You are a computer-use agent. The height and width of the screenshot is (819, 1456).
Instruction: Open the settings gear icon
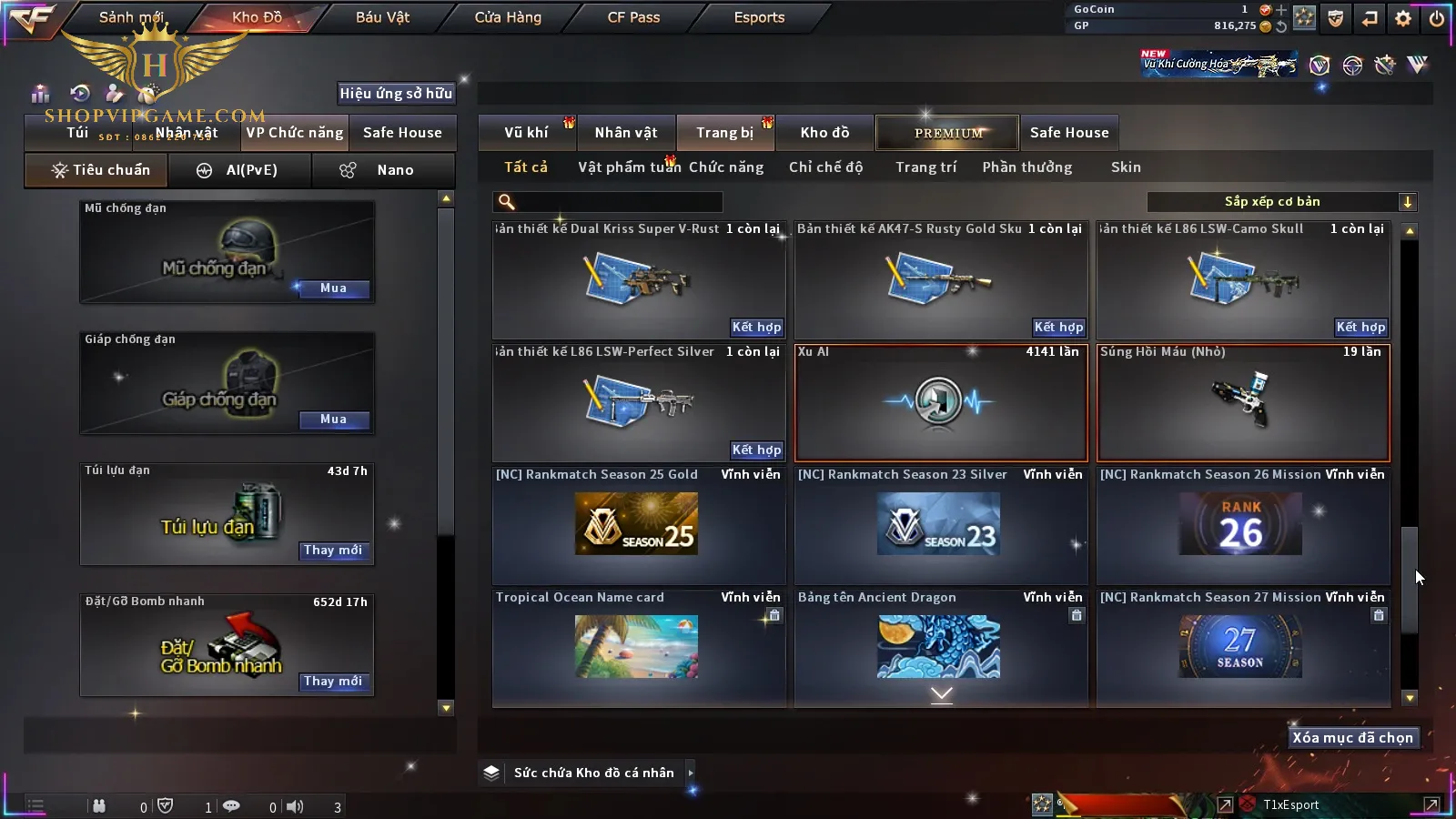[x=1403, y=18]
